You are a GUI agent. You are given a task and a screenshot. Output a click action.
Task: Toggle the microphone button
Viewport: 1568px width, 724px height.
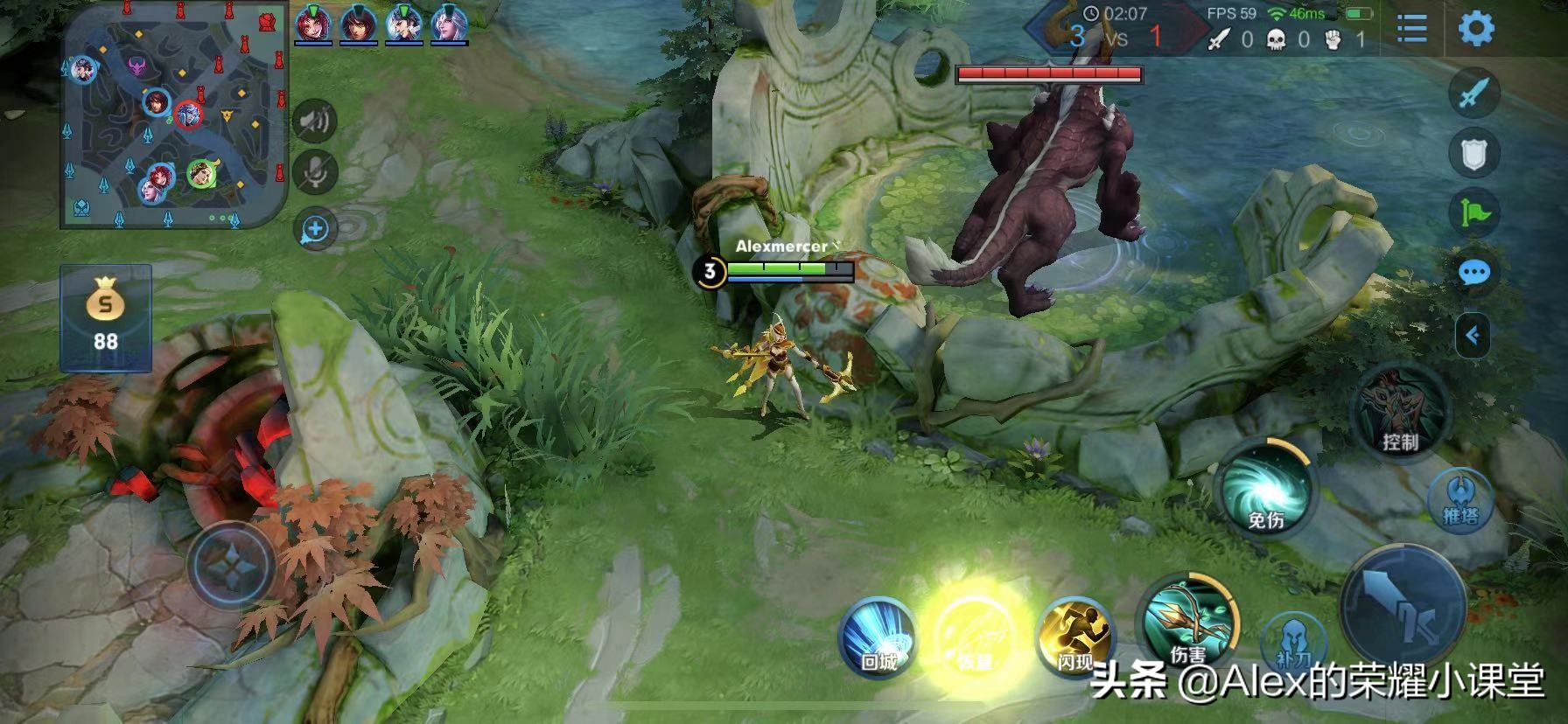coord(314,172)
